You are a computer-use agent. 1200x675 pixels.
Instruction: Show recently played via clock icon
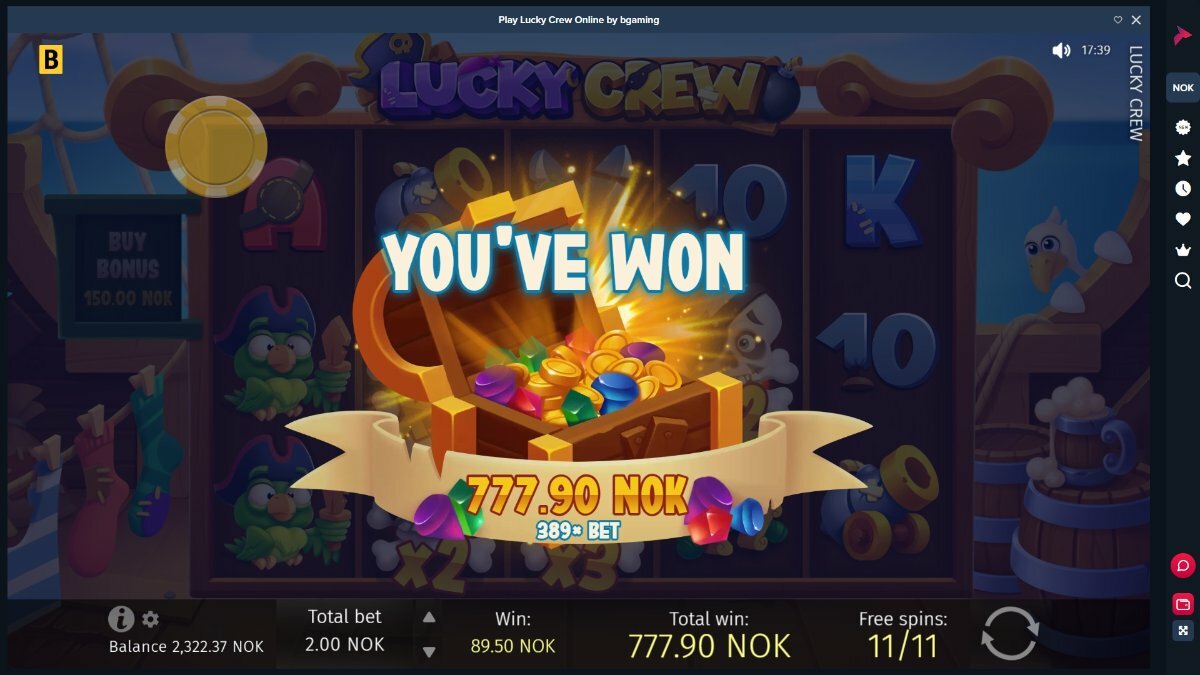[x=1183, y=188]
